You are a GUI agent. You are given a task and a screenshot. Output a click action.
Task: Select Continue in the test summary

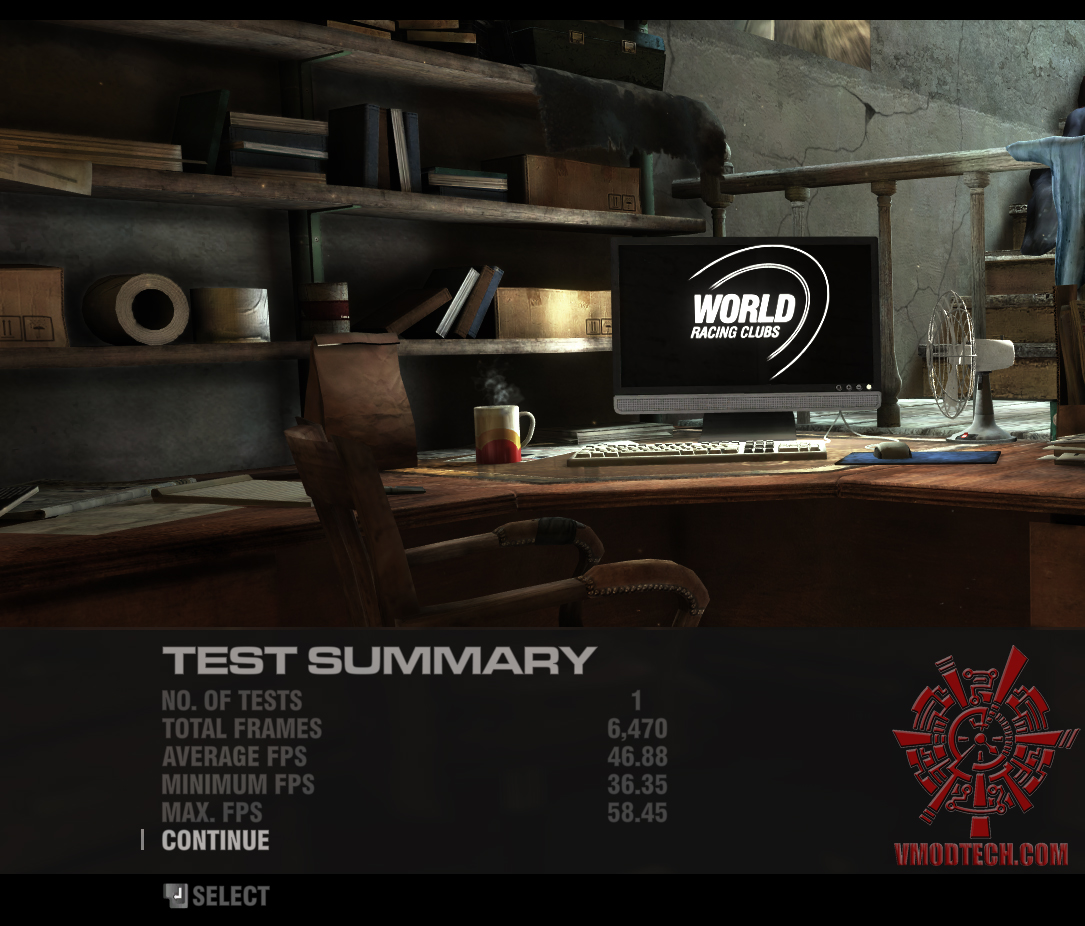(x=215, y=840)
